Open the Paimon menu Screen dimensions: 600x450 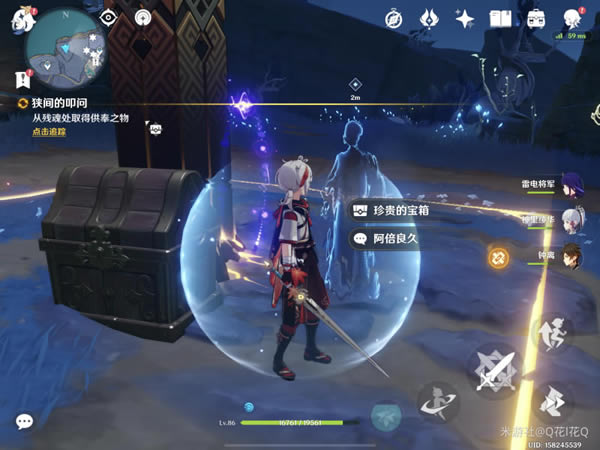click(x=22, y=21)
